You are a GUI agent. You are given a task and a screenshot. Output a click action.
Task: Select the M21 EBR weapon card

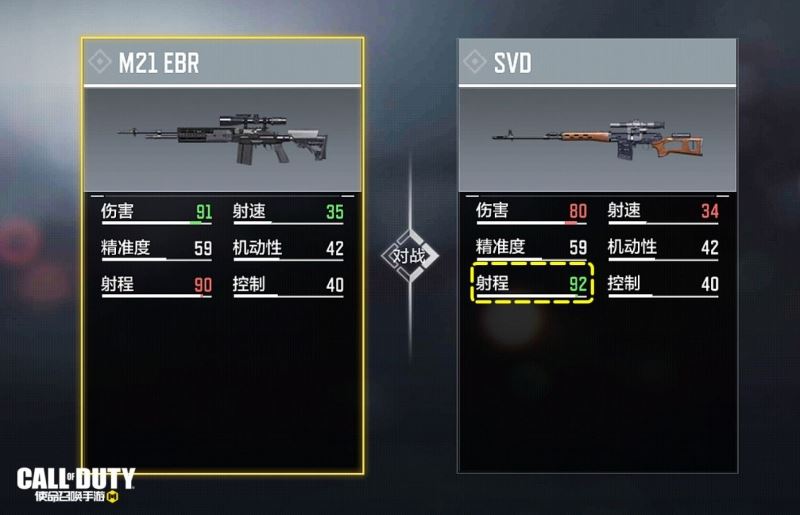point(222,140)
